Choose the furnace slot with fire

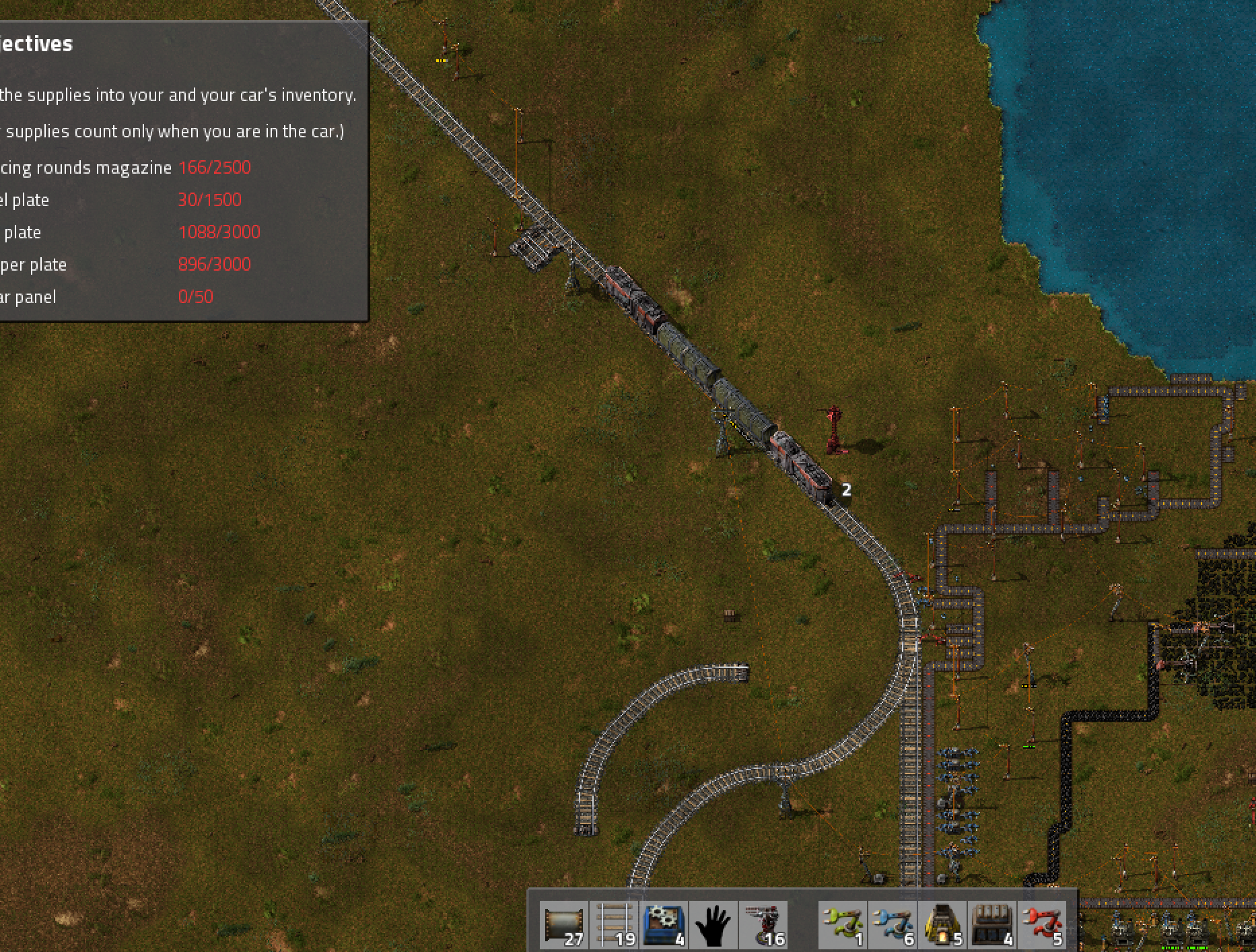(x=942, y=925)
